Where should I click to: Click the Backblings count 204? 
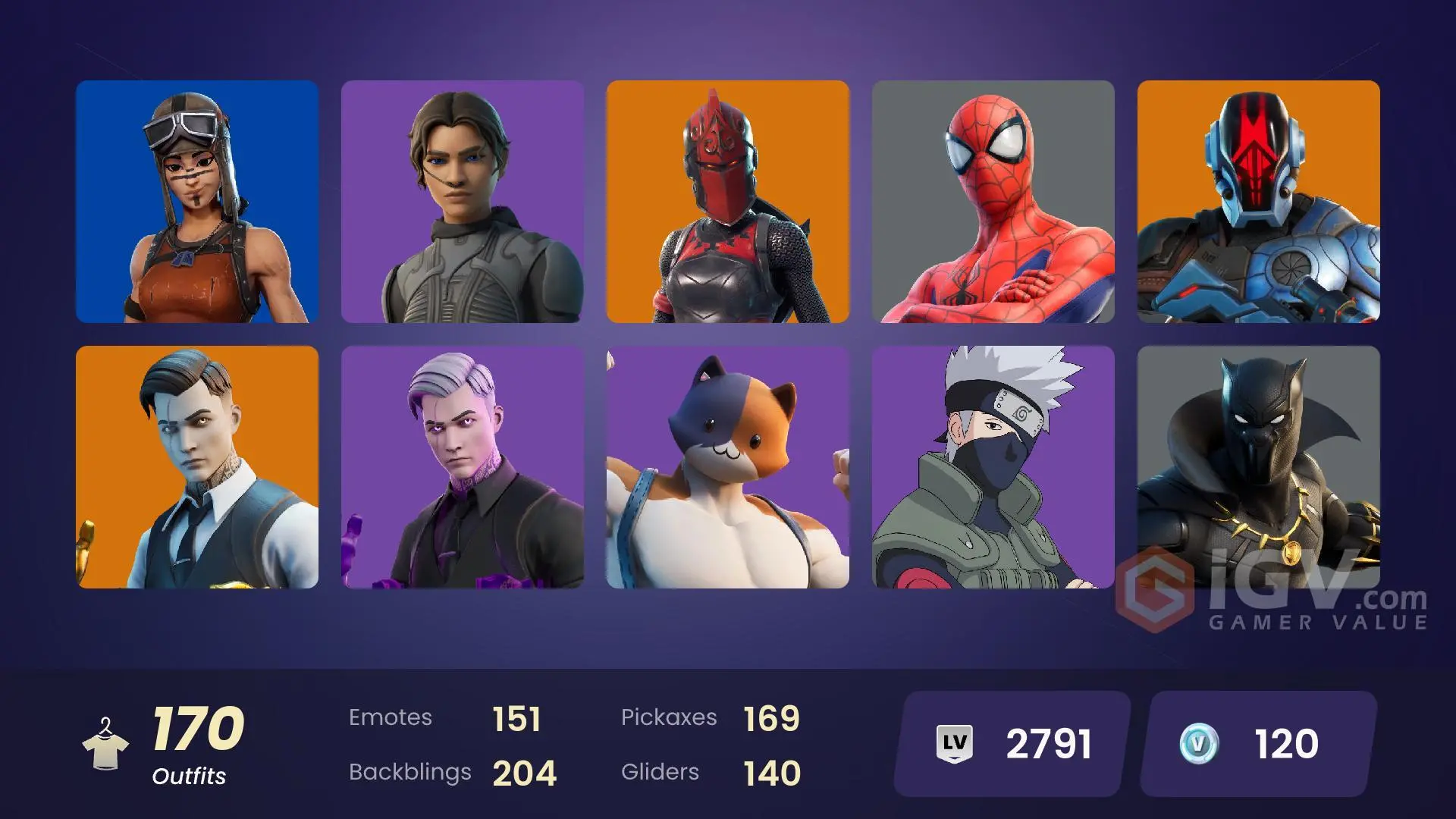(525, 773)
